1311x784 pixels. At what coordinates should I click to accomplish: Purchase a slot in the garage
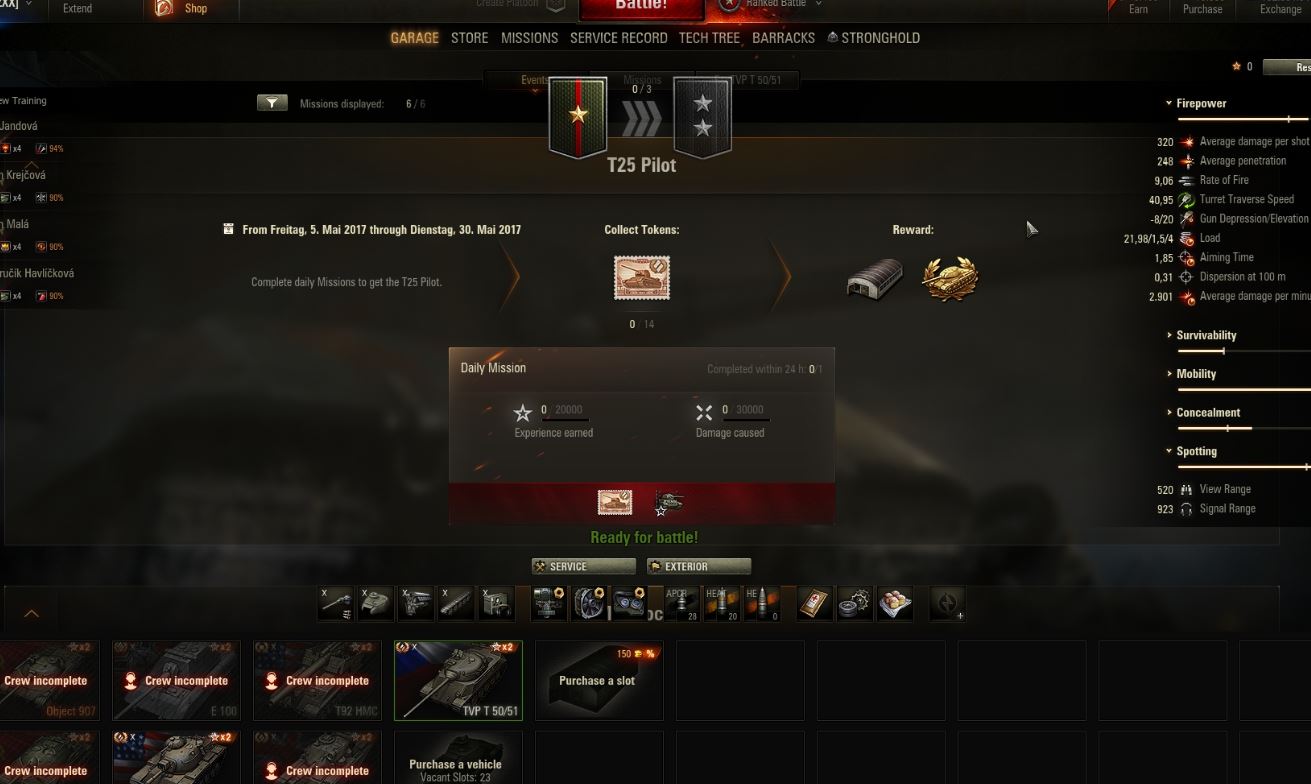(599, 680)
